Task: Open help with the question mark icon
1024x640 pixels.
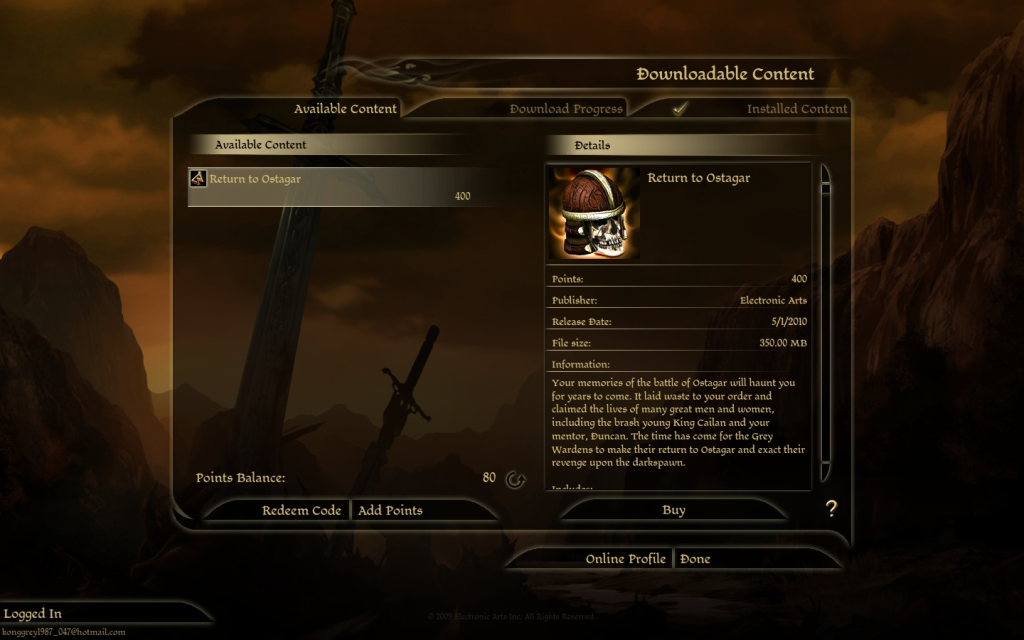Action: click(830, 509)
